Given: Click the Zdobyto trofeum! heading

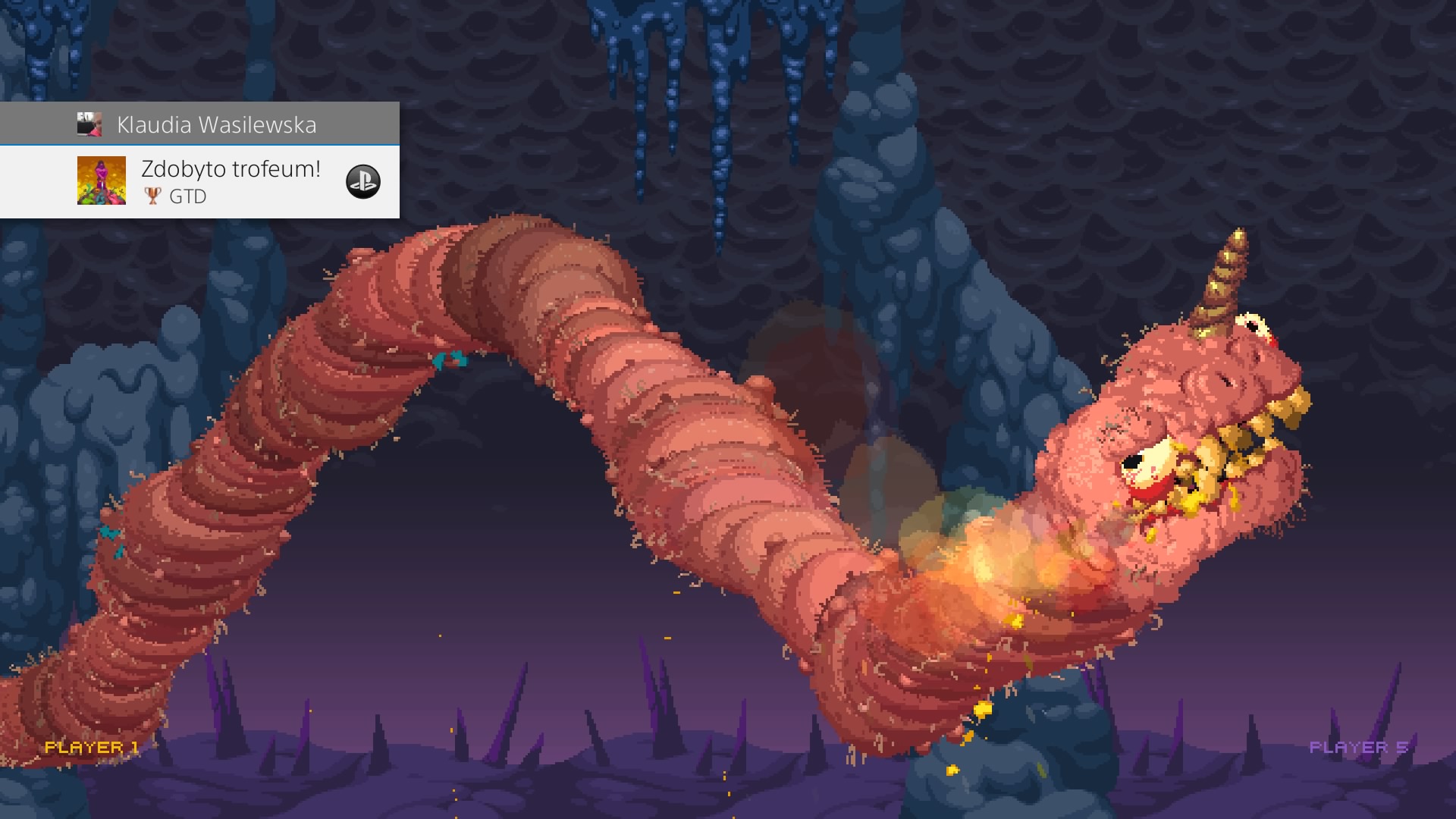Looking at the screenshot, I should point(230,169).
